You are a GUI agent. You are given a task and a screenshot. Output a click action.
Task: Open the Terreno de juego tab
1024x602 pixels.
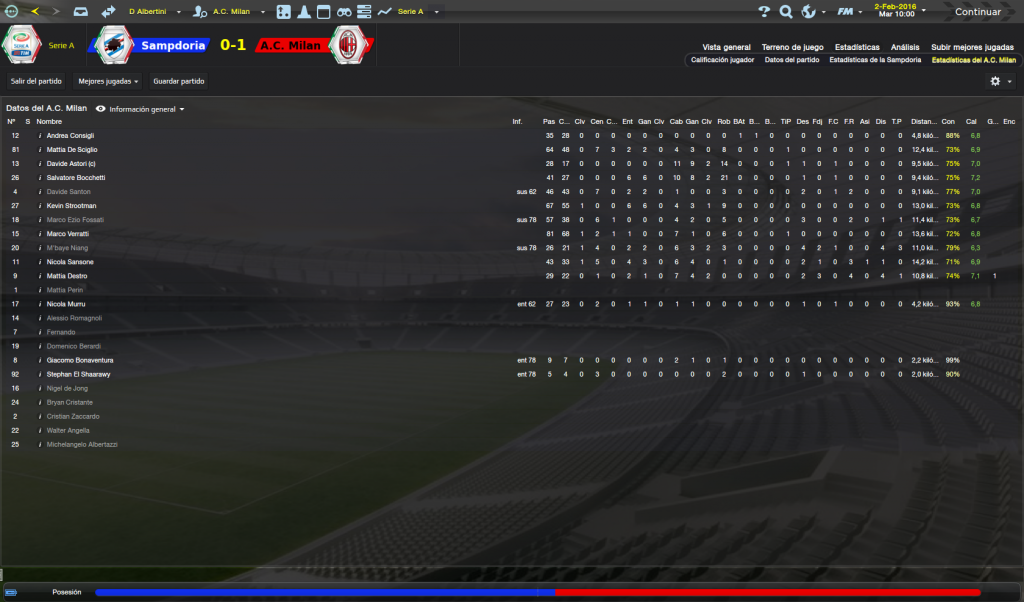click(x=792, y=47)
